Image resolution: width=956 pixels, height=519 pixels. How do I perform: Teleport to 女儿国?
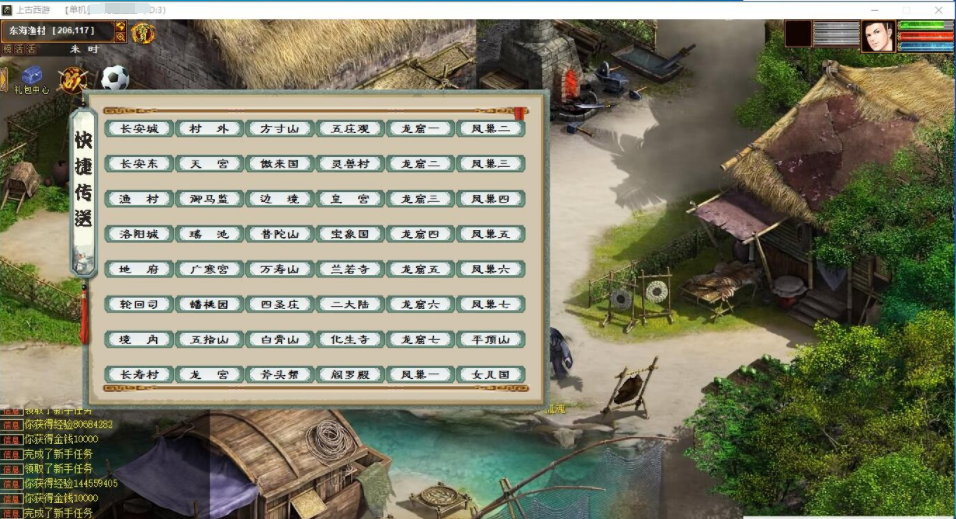tap(491, 375)
